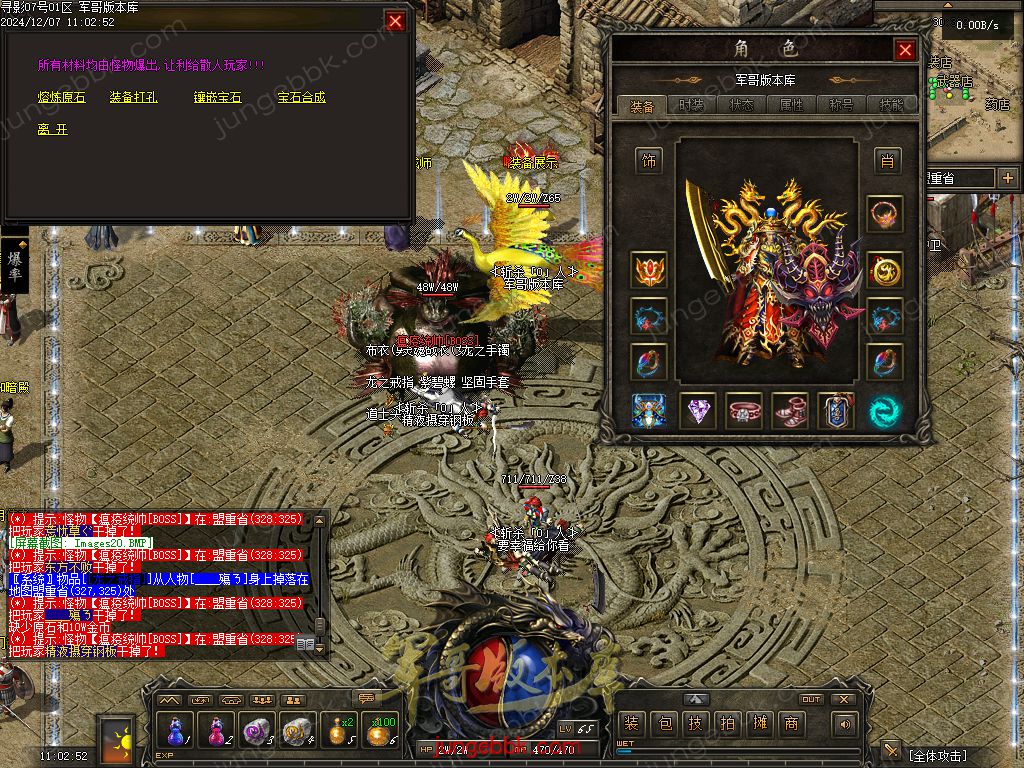Toggle the sound speaker button
The width and height of the screenshot is (1024, 768).
[x=846, y=724]
